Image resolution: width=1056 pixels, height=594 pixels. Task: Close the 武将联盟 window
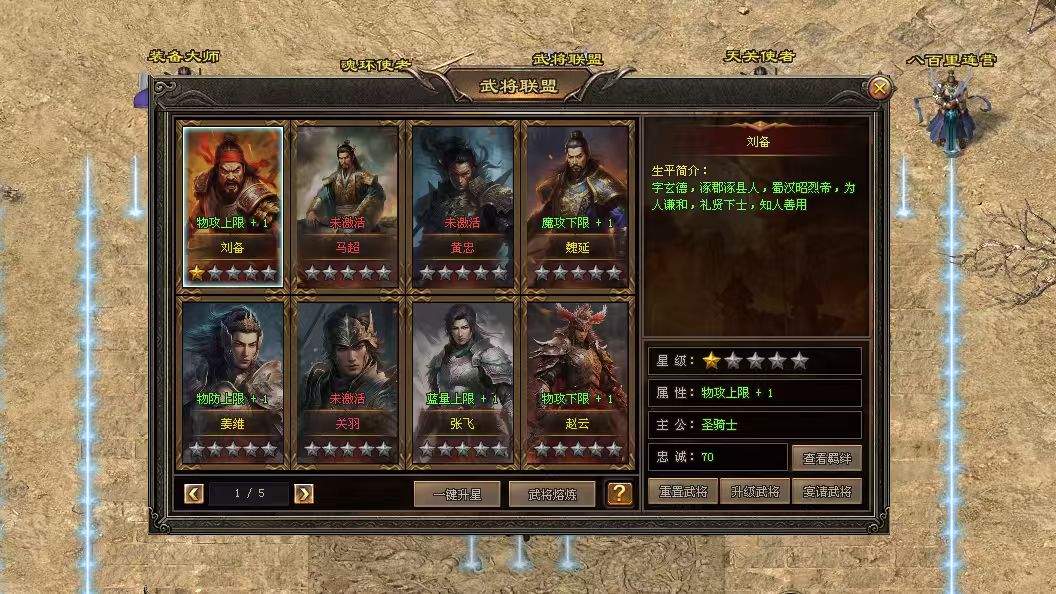[x=880, y=88]
